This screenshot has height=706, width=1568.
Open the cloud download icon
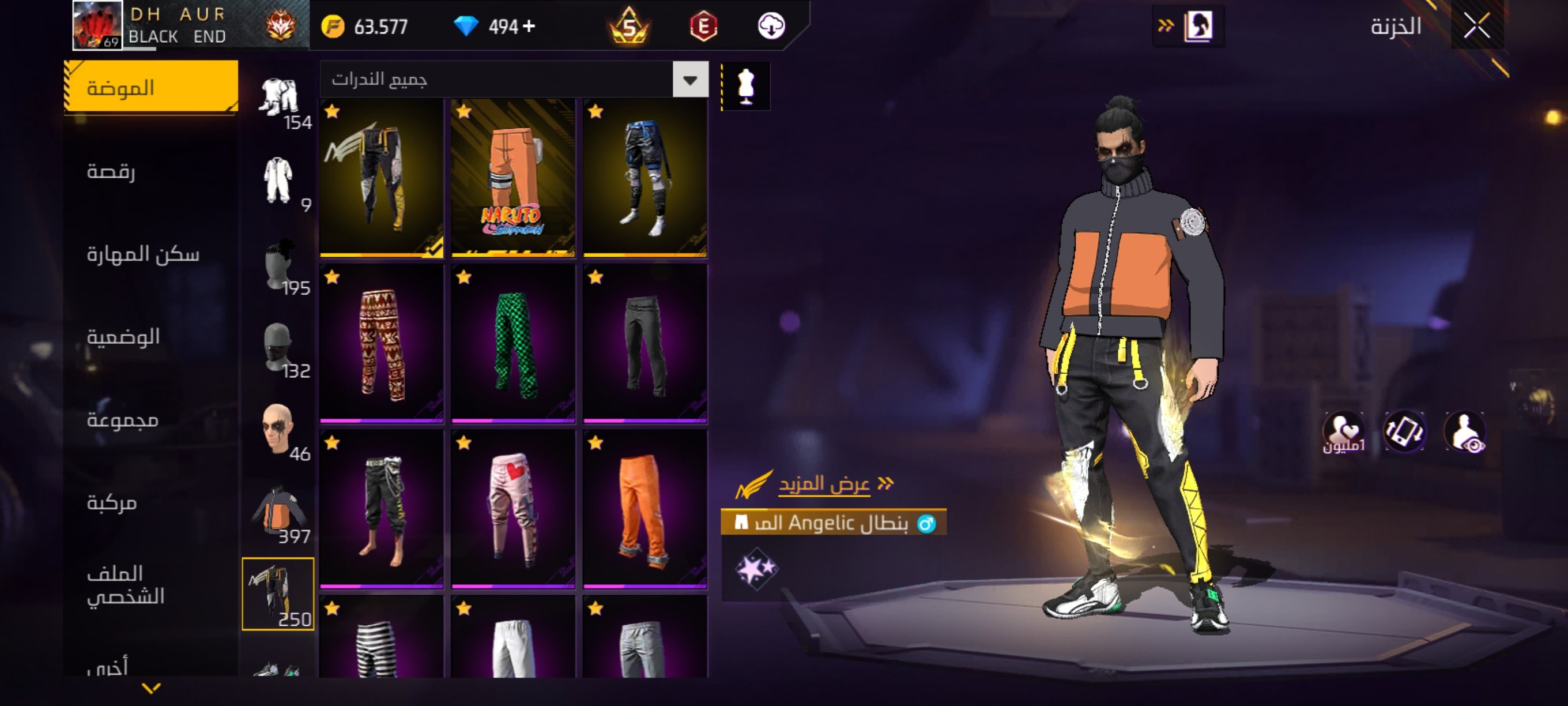[x=771, y=26]
